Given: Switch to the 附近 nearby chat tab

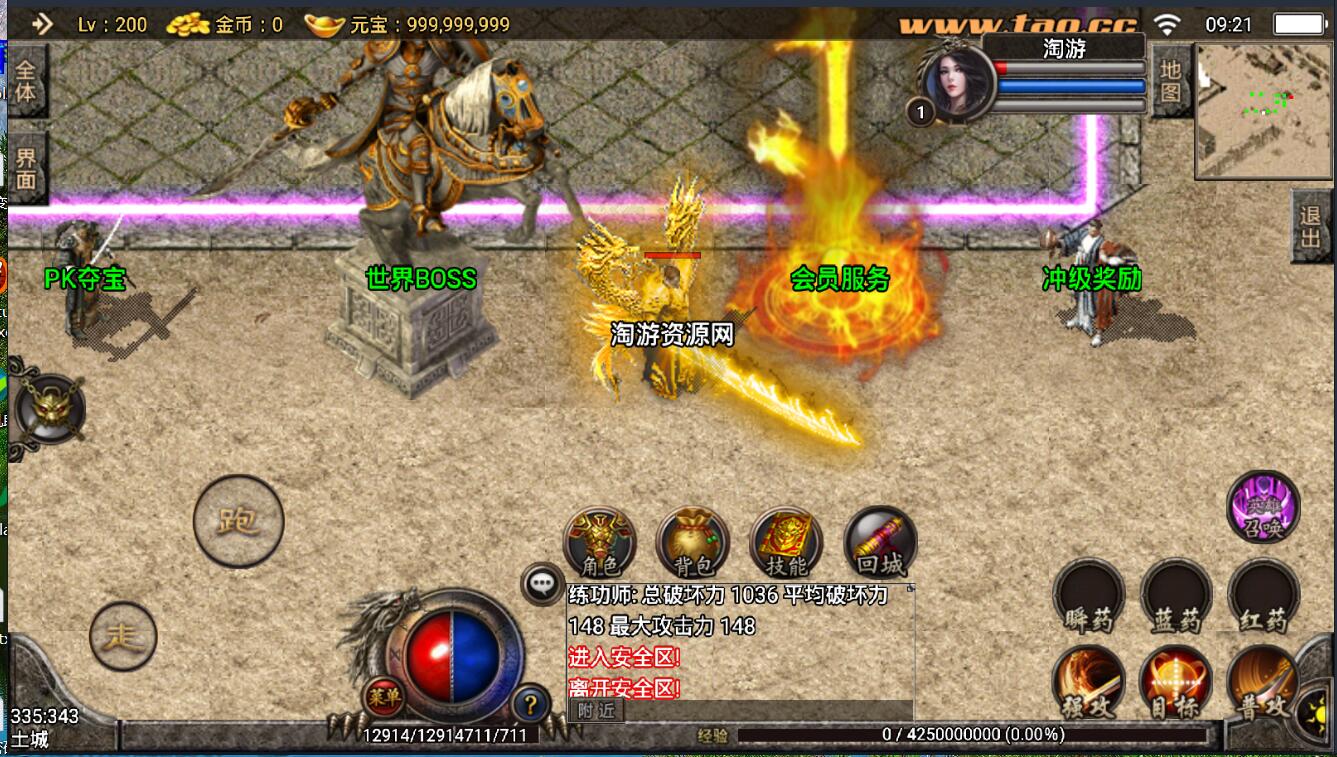Looking at the screenshot, I should [x=596, y=710].
